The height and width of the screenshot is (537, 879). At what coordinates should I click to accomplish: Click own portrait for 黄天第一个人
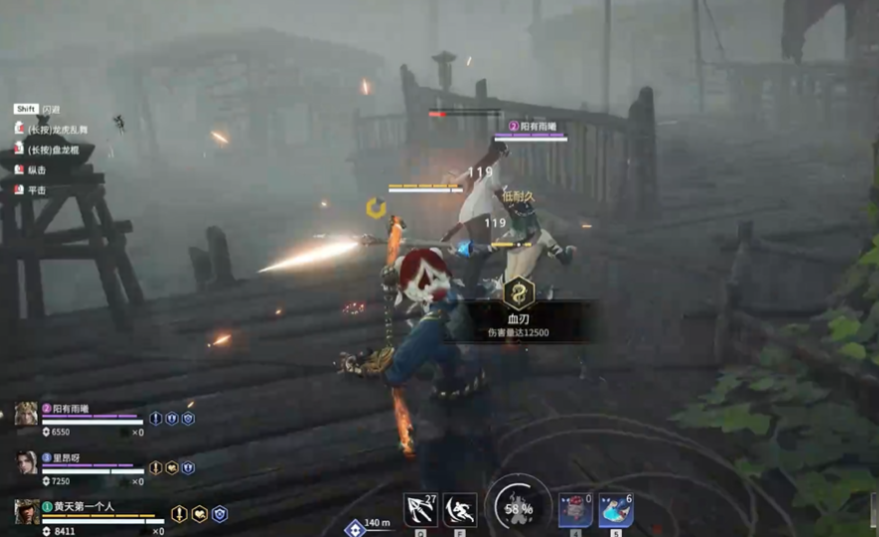[27, 511]
